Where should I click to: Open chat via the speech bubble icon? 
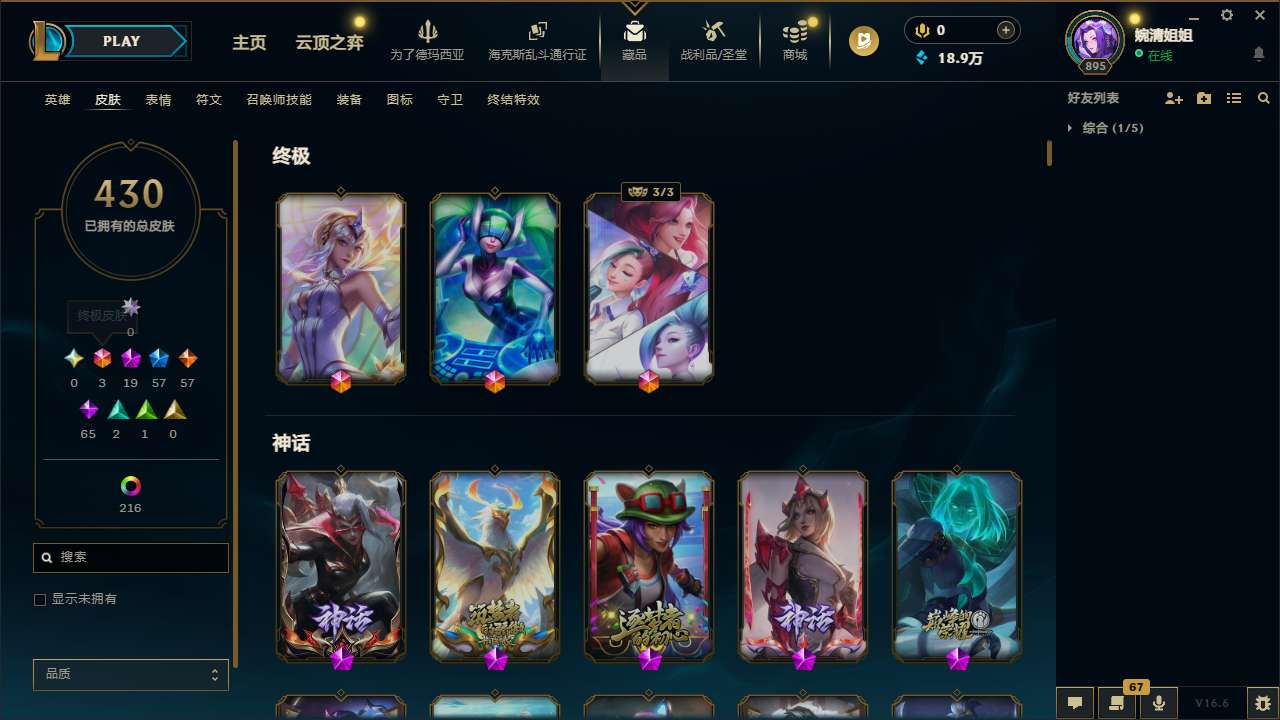coord(1073,703)
